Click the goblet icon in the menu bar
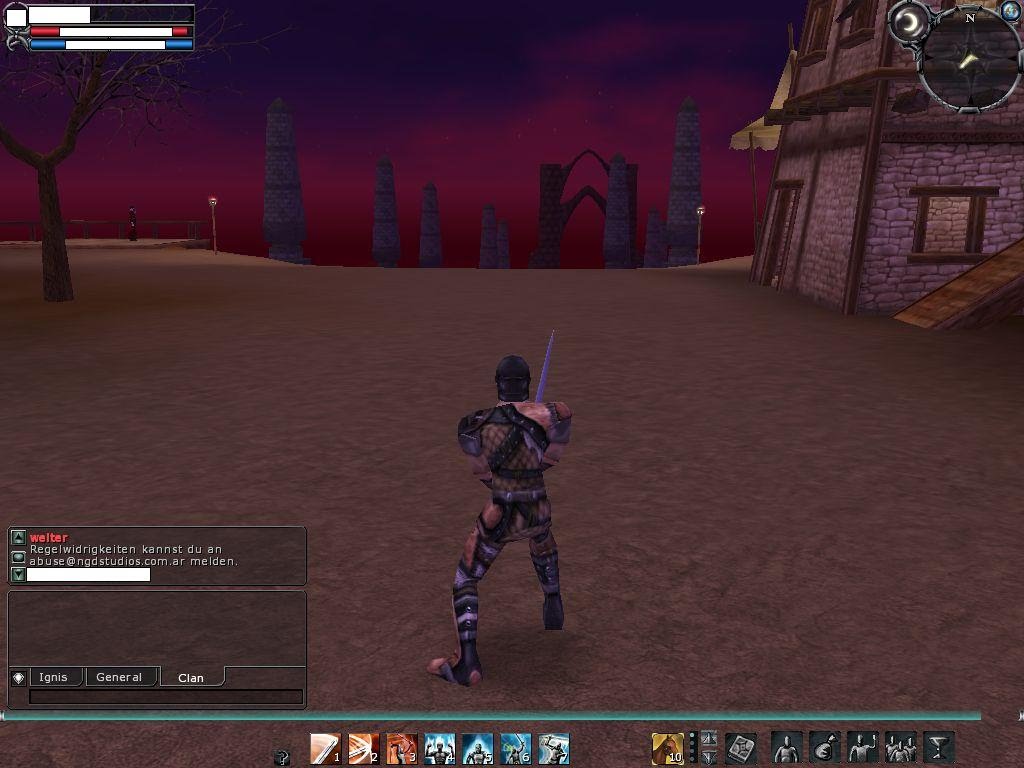Viewport: 1024px width, 768px height. pyautogui.click(x=938, y=747)
